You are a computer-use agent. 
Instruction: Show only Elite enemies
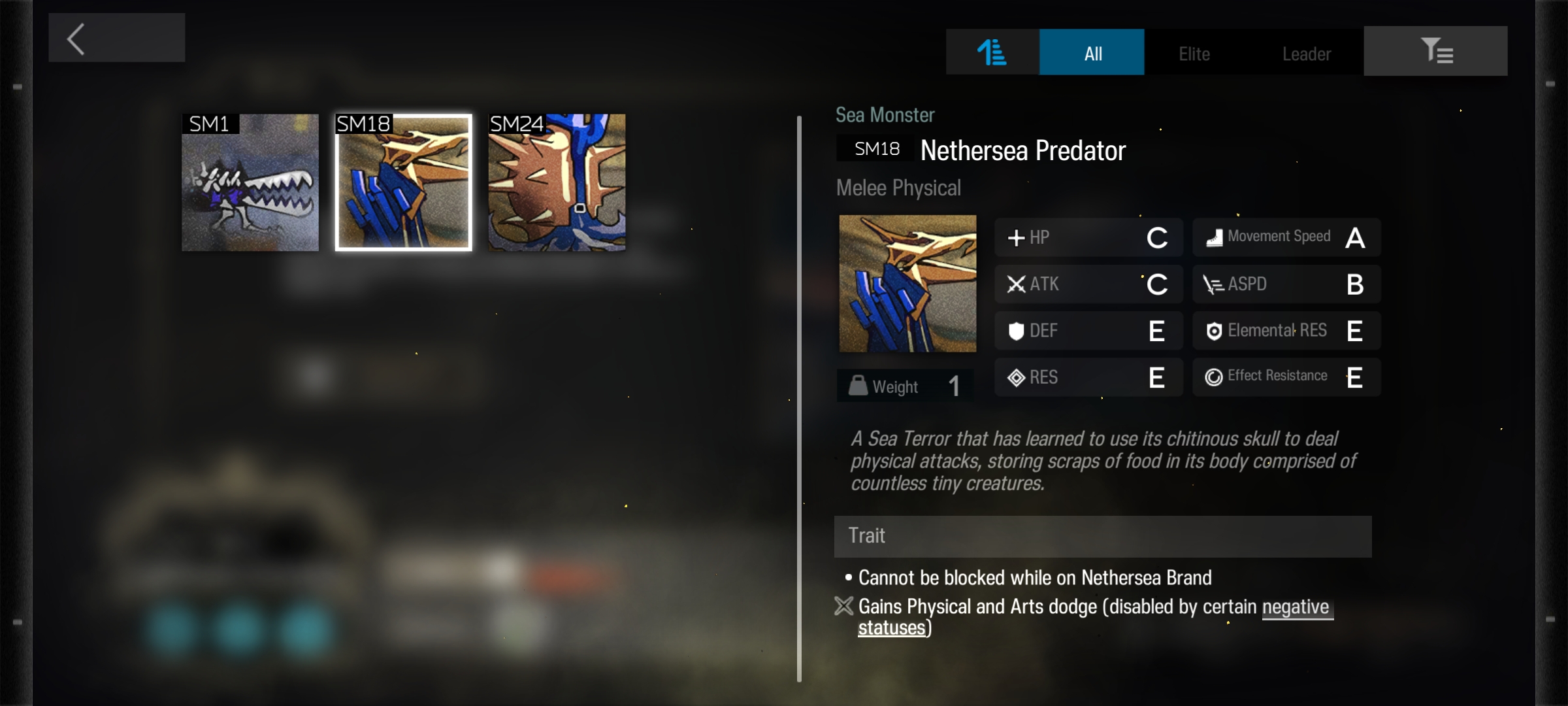(1194, 54)
